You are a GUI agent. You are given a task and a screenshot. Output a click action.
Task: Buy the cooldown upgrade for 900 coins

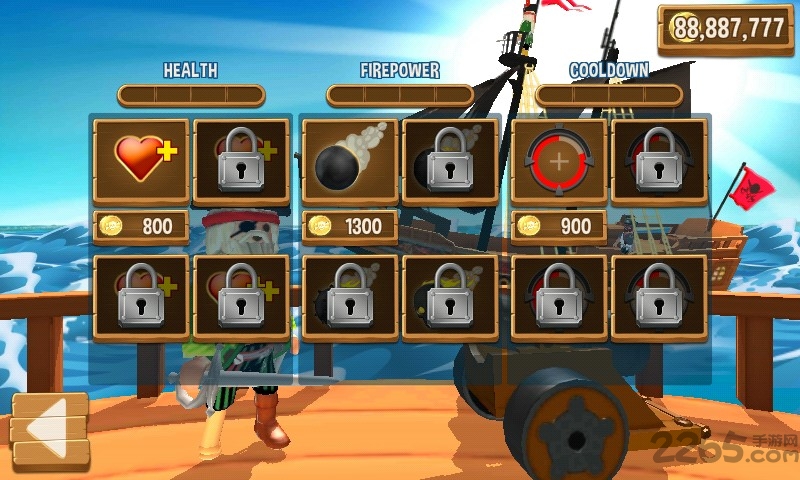pyautogui.click(x=559, y=226)
